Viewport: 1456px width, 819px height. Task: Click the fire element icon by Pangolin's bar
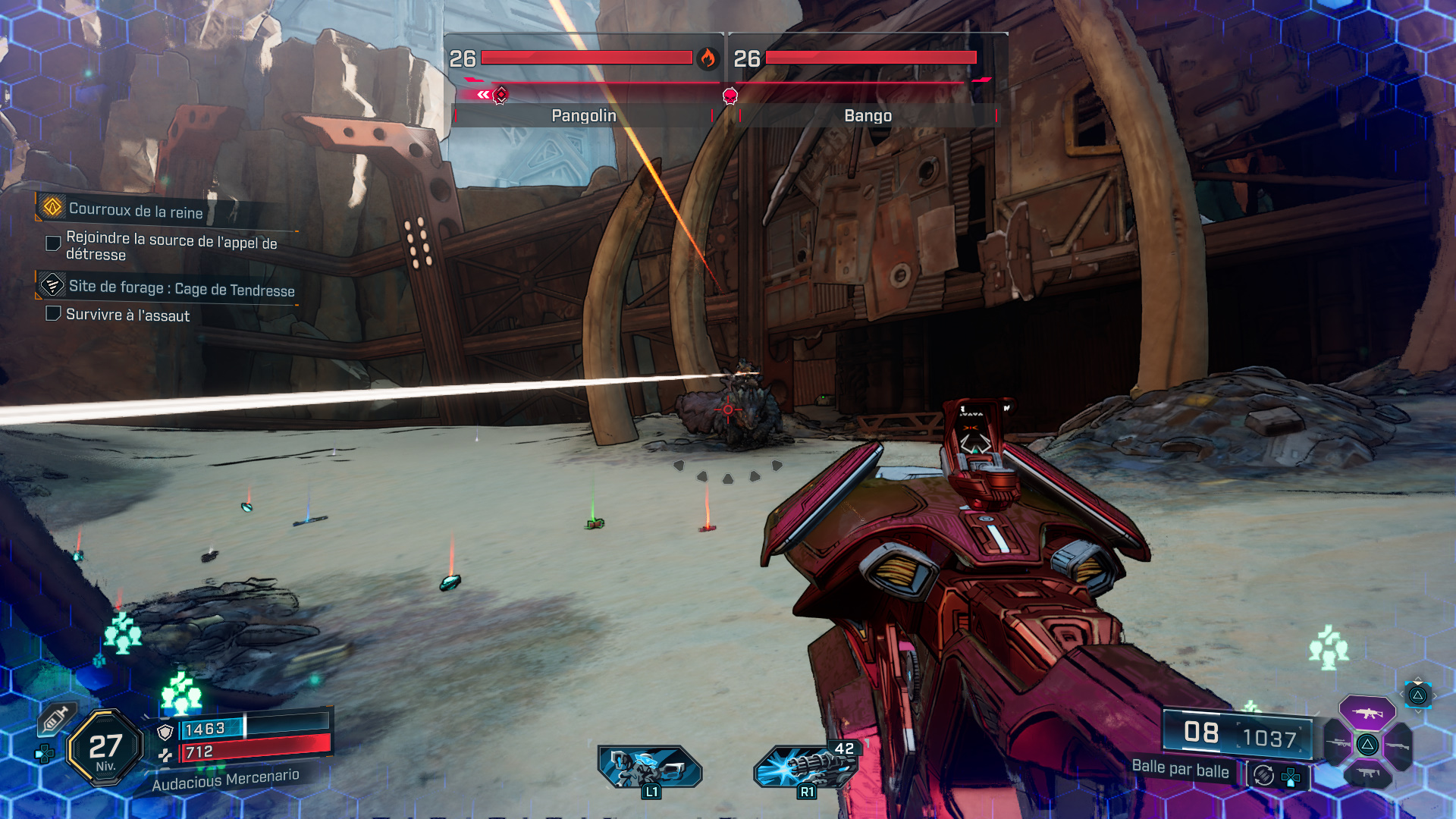click(708, 58)
